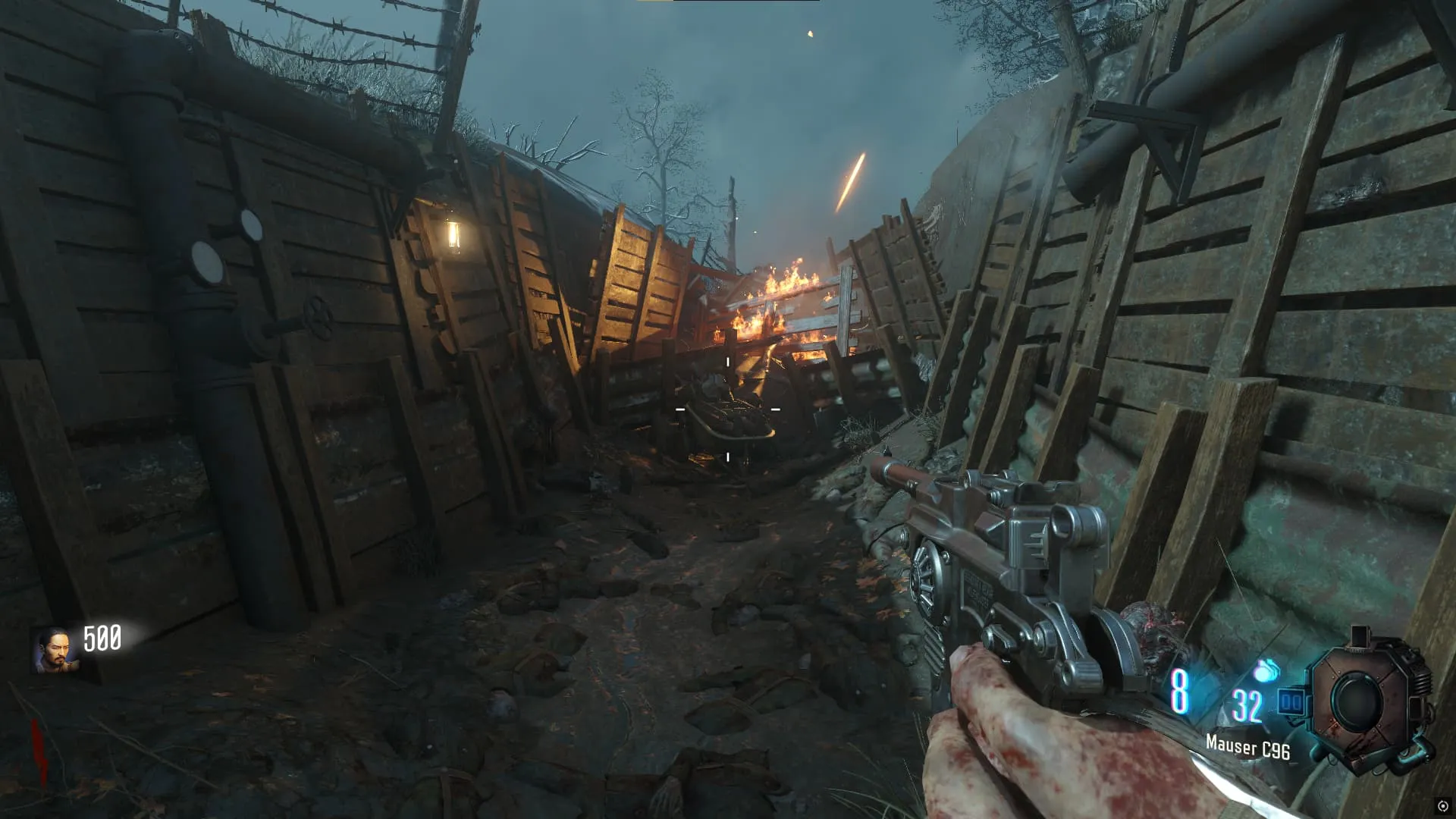Open the circular overlay icon in the corner
Screen dimensions: 1456x819
1442,806
